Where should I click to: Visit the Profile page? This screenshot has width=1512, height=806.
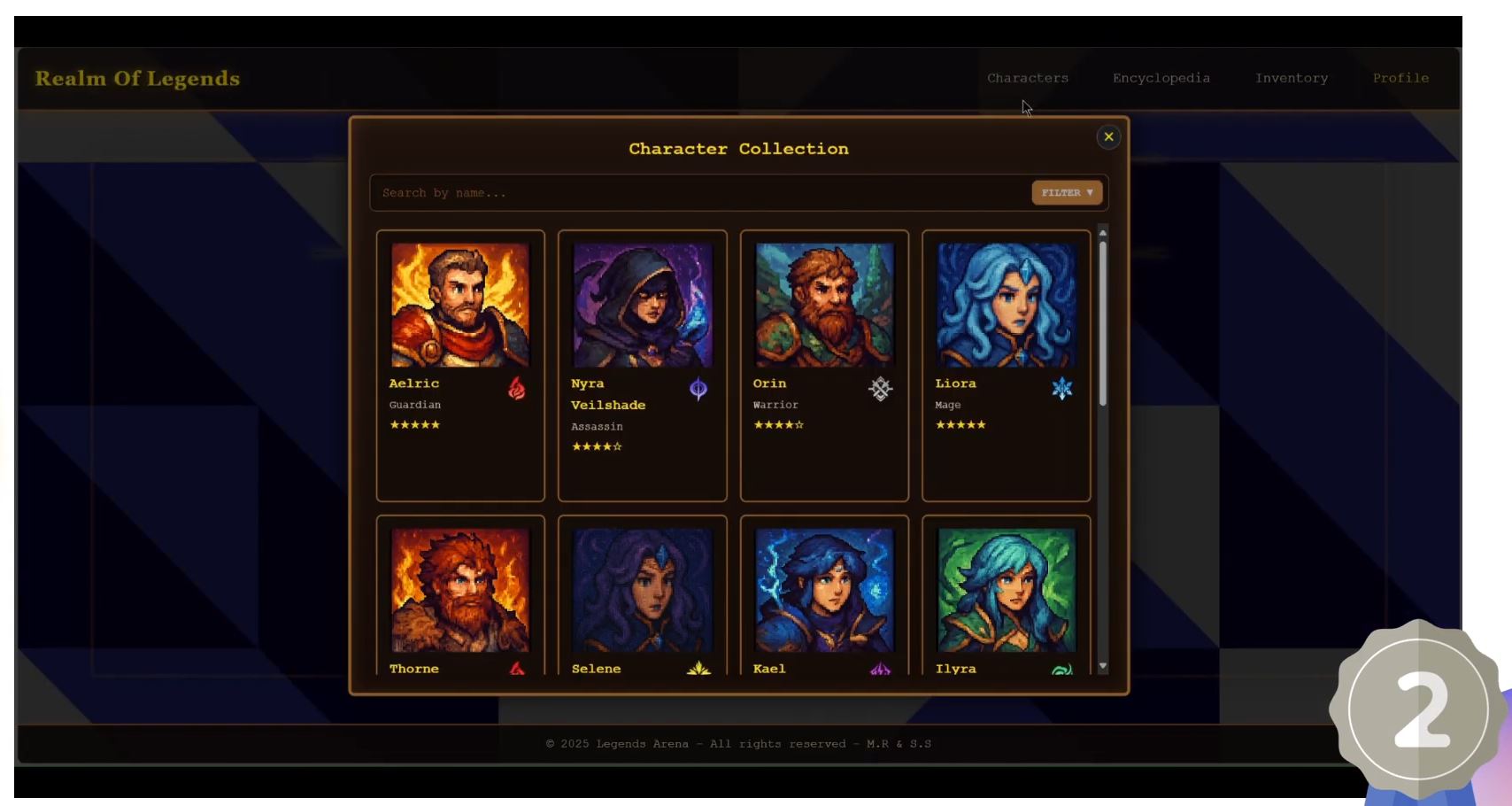point(1400,78)
